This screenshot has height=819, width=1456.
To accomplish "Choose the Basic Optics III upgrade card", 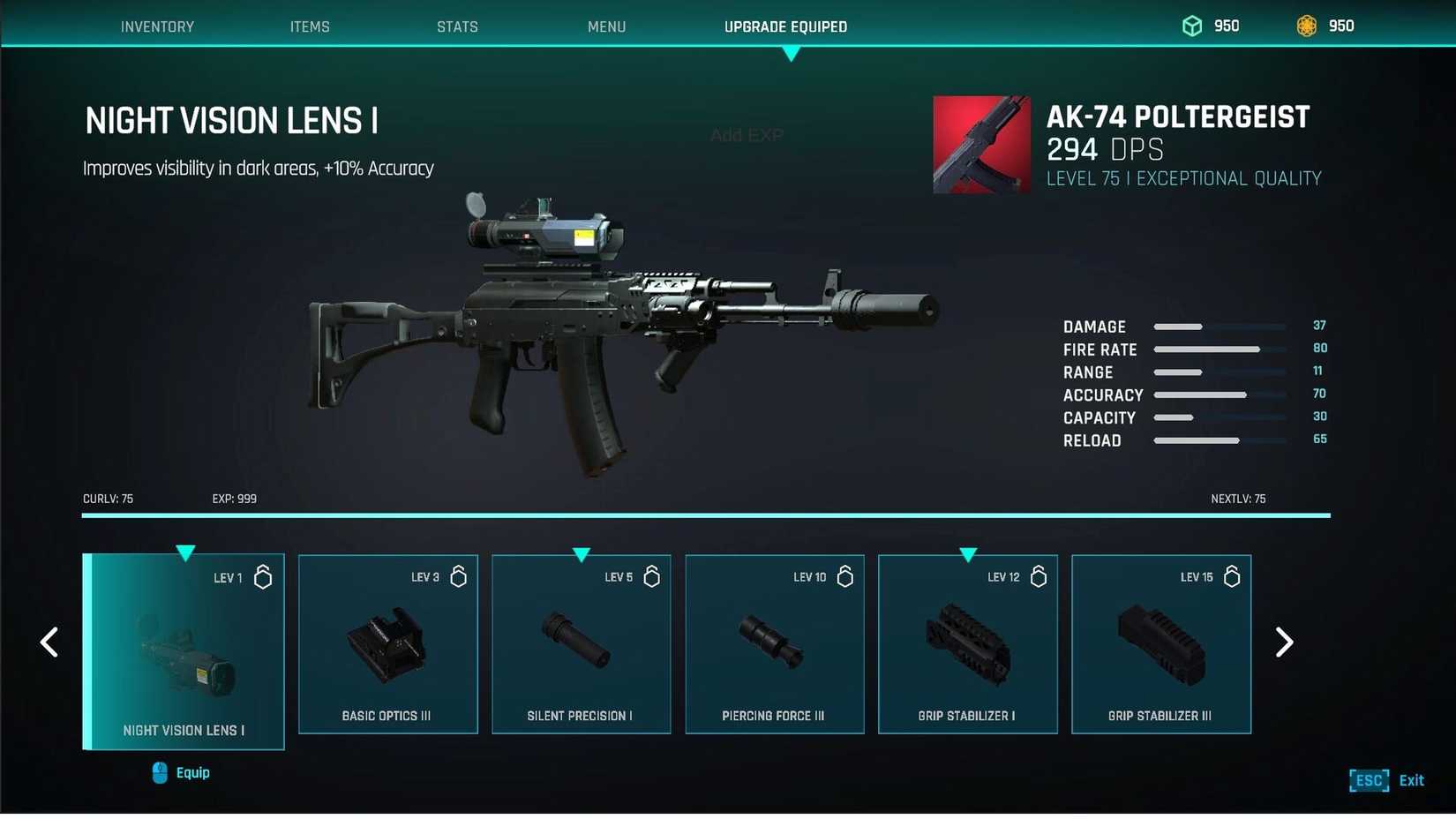I will pos(387,644).
